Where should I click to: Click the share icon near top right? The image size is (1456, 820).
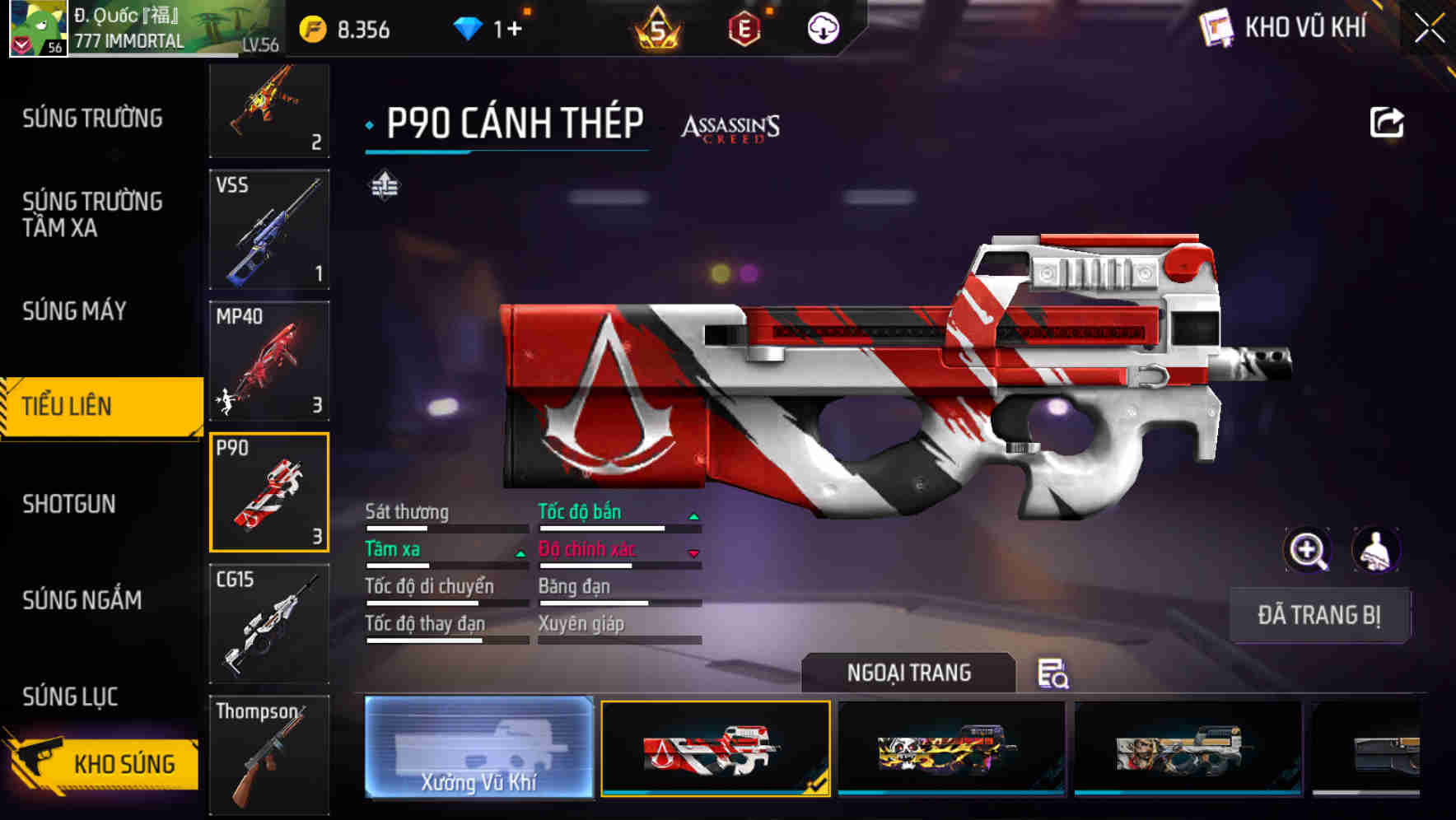1388,121
